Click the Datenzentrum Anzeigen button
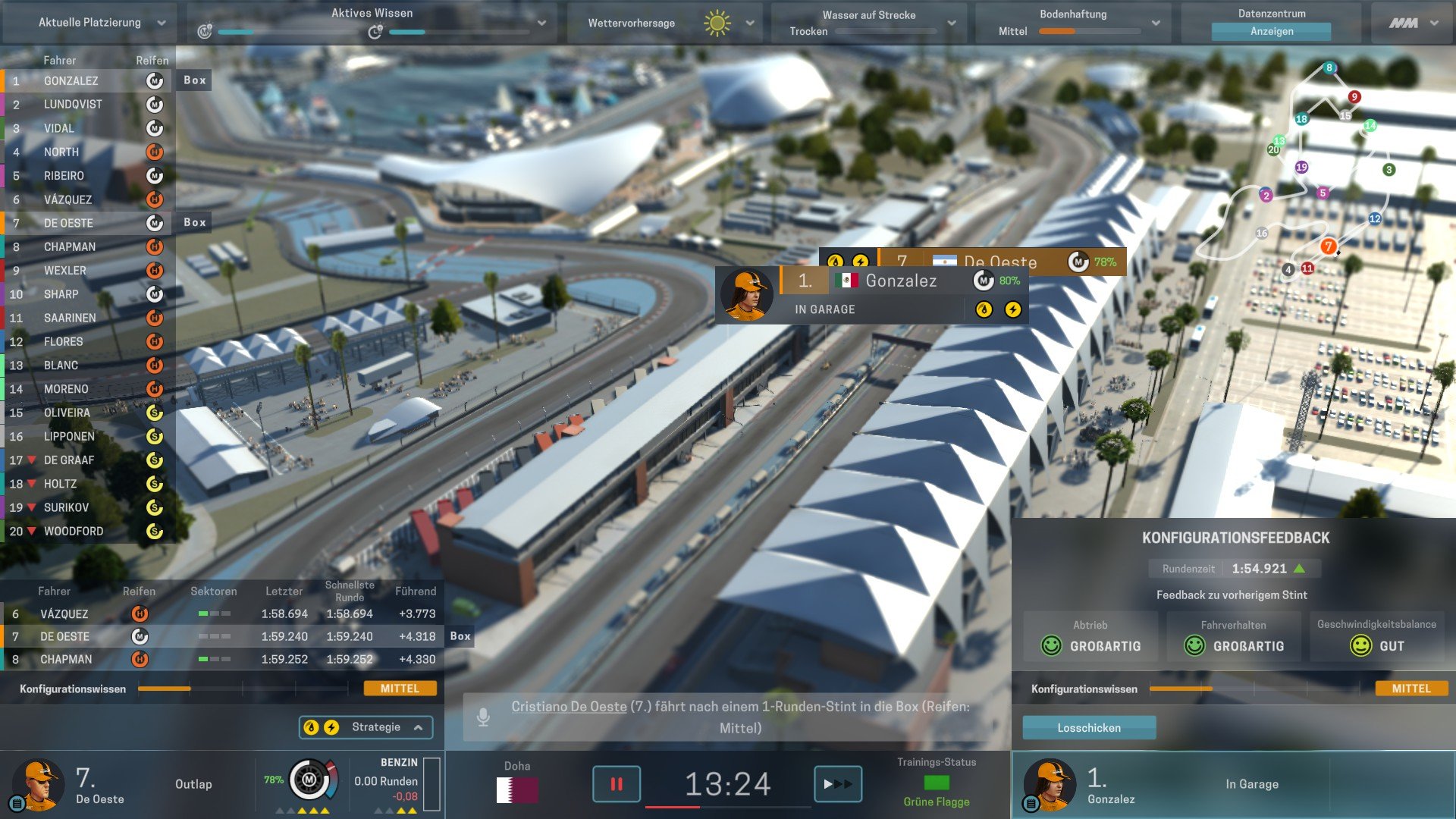Image resolution: width=1456 pixels, height=819 pixels. point(1271,31)
